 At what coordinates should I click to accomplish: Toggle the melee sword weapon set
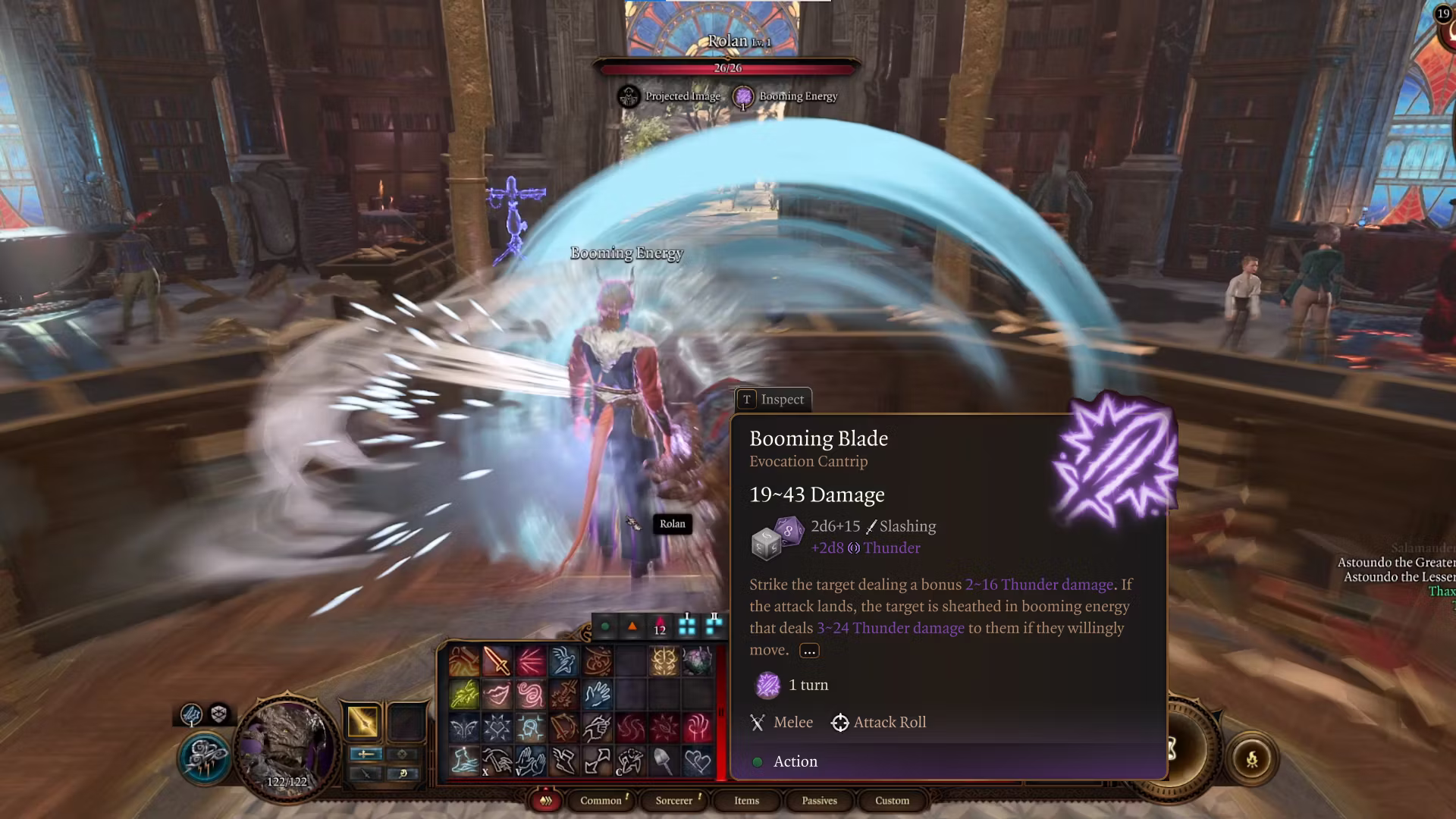coord(366,754)
